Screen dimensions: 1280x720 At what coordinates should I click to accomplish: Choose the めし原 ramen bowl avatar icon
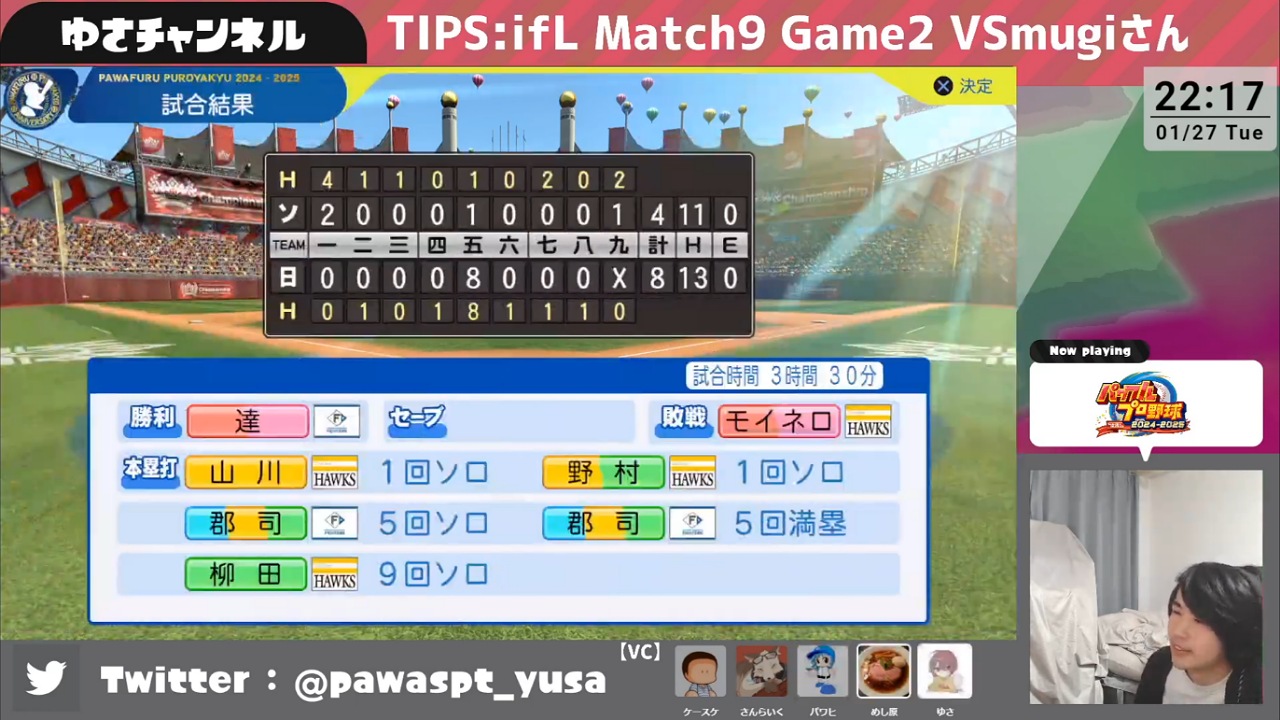(x=884, y=670)
